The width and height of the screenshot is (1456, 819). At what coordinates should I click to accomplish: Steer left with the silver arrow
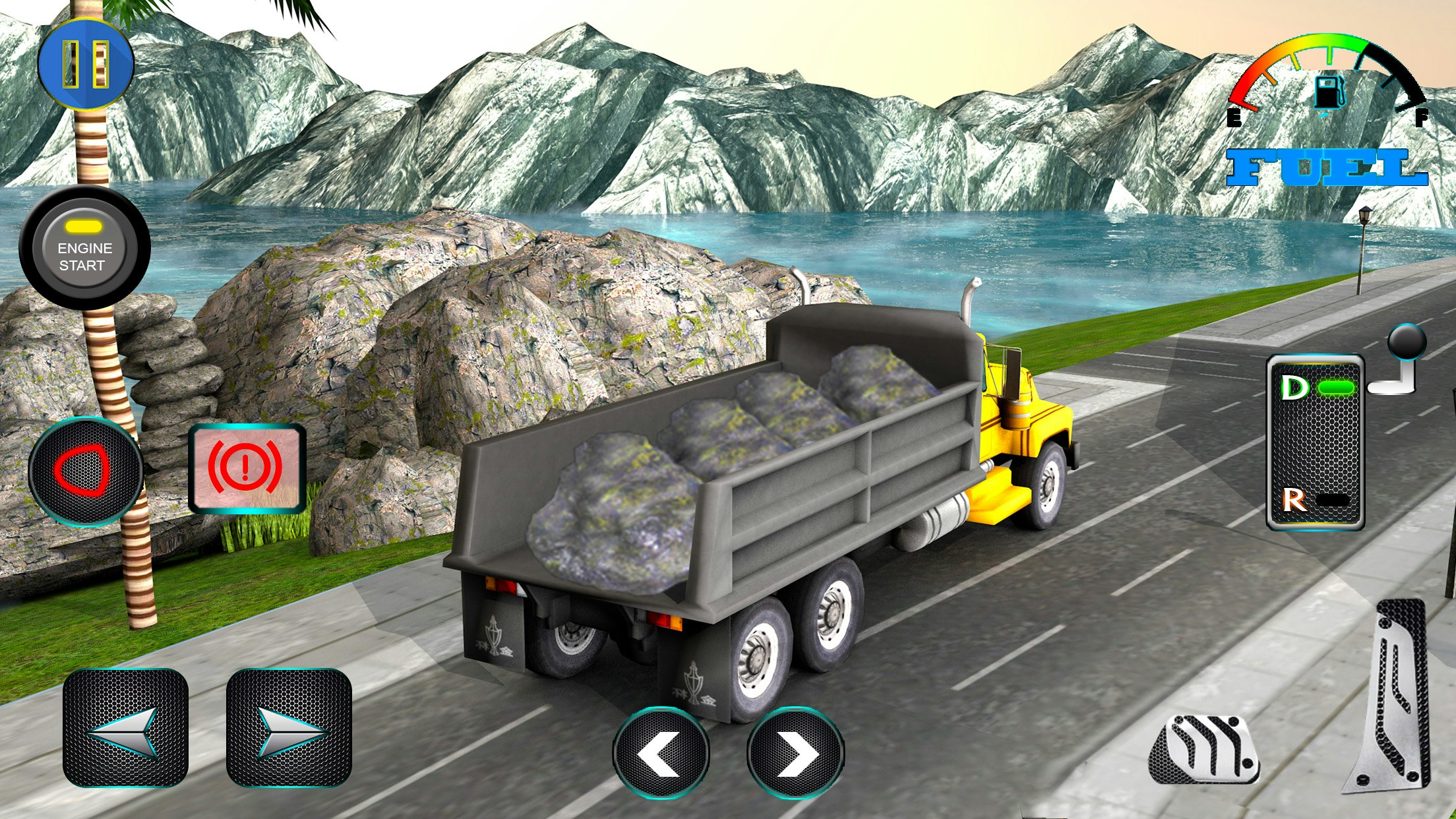pyautogui.click(x=125, y=728)
